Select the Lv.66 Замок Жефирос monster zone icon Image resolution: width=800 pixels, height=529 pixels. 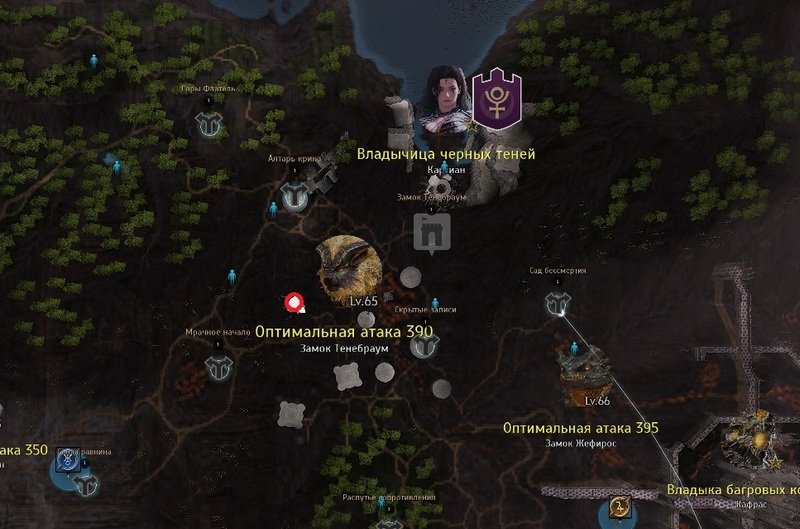585,372
